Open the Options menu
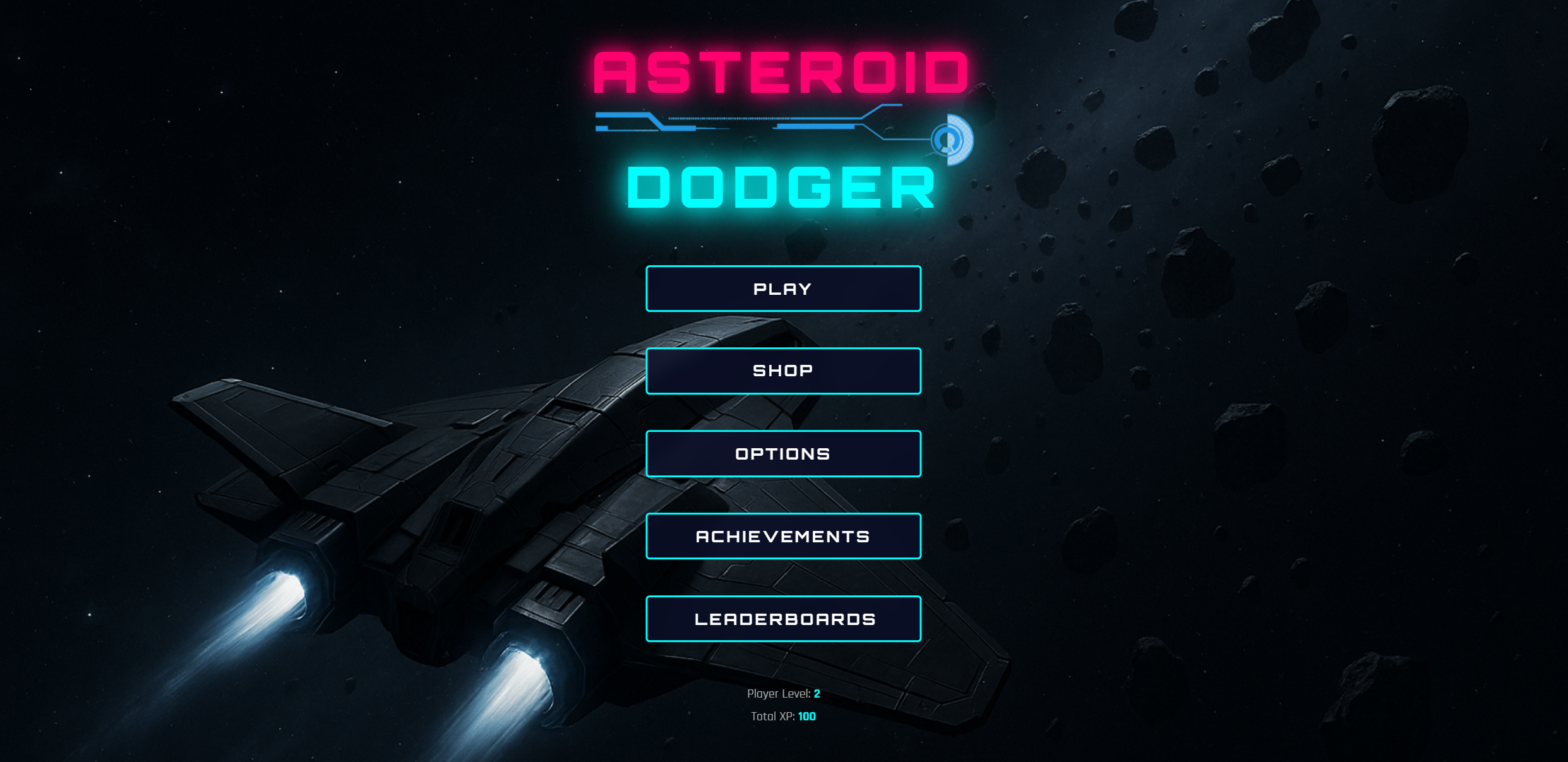This screenshot has width=1568, height=762. point(783,453)
